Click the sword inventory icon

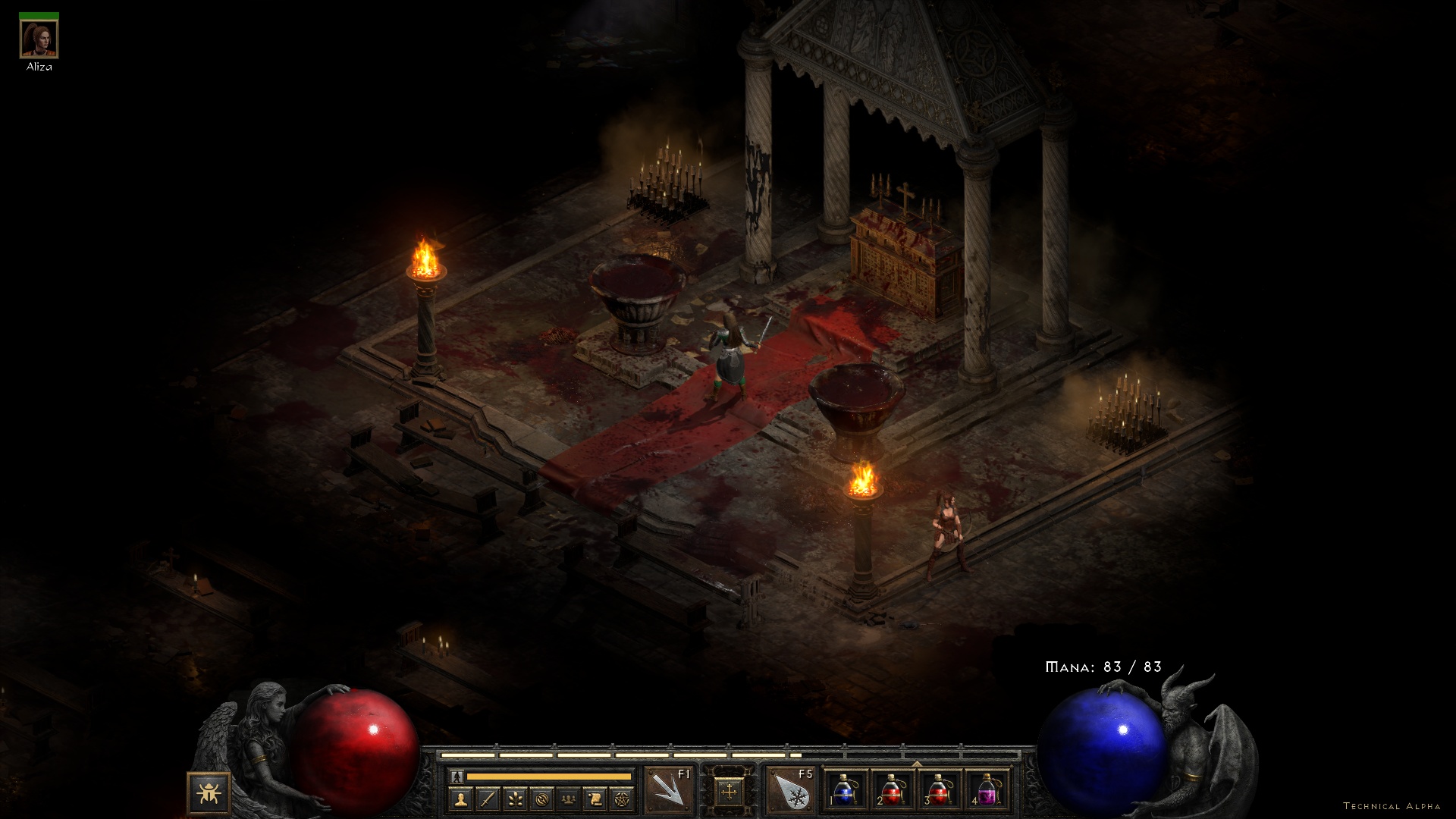coord(488,799)
